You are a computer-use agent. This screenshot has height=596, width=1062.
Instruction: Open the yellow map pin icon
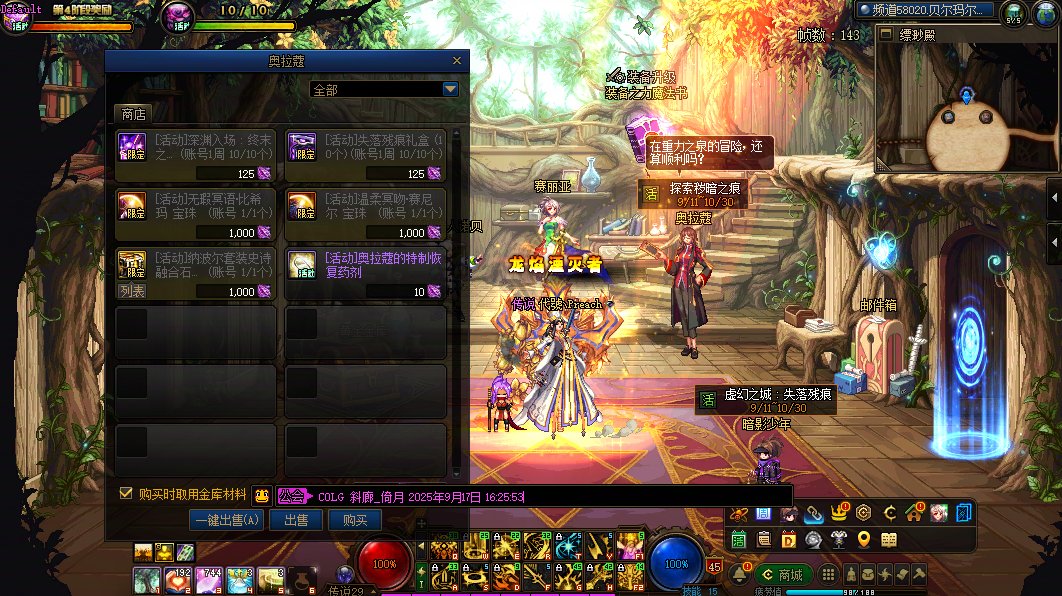(863, 540)
